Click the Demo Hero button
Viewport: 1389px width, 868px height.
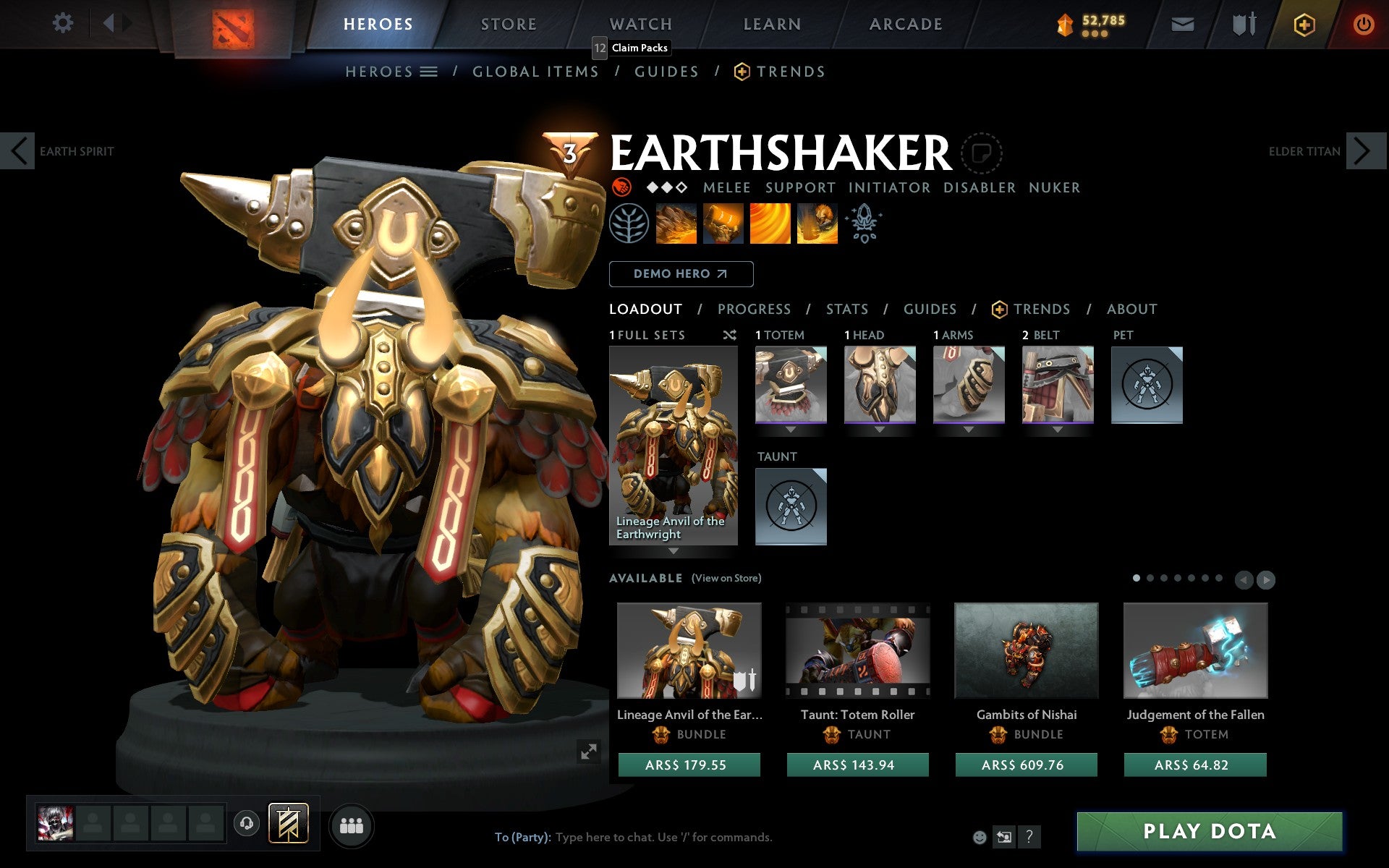[x=681, y=274]
